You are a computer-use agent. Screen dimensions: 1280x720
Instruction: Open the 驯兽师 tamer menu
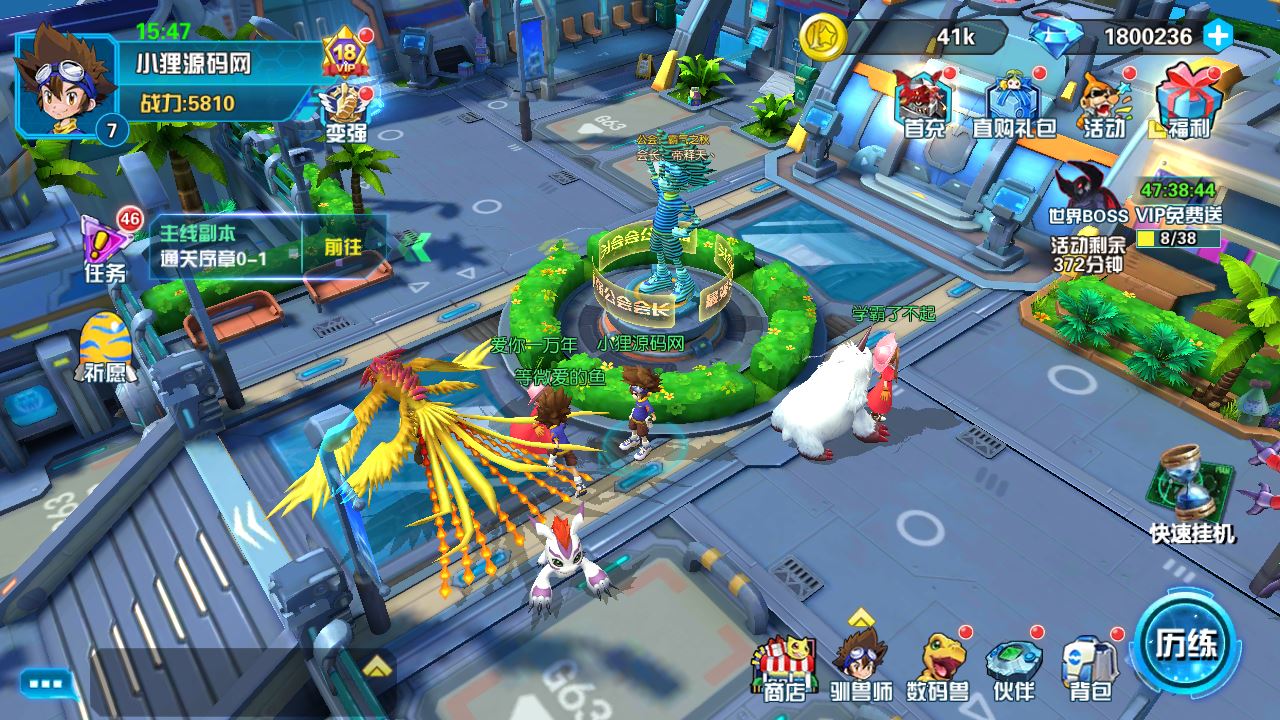tap(861, 665)
